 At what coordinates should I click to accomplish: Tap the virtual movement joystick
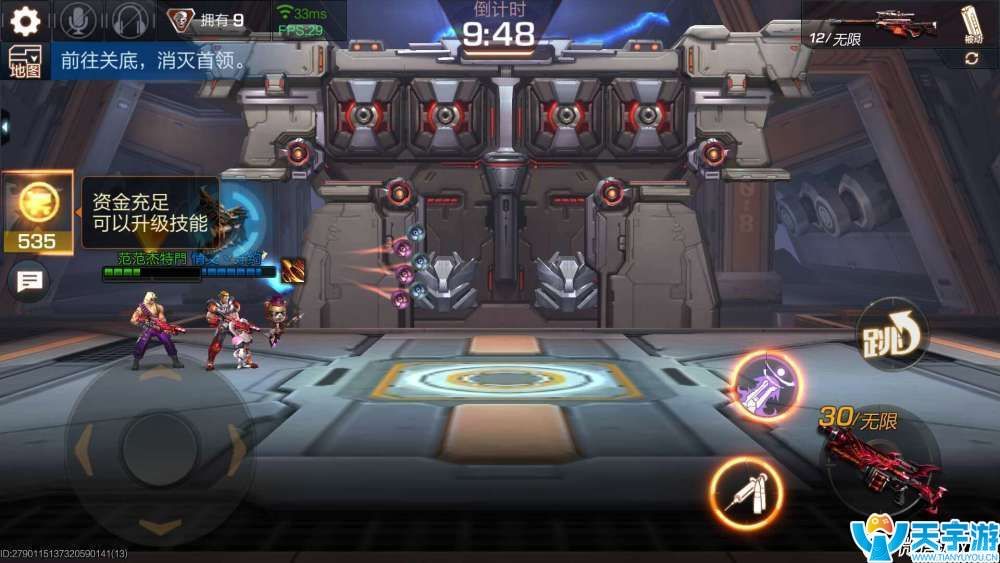157,441
